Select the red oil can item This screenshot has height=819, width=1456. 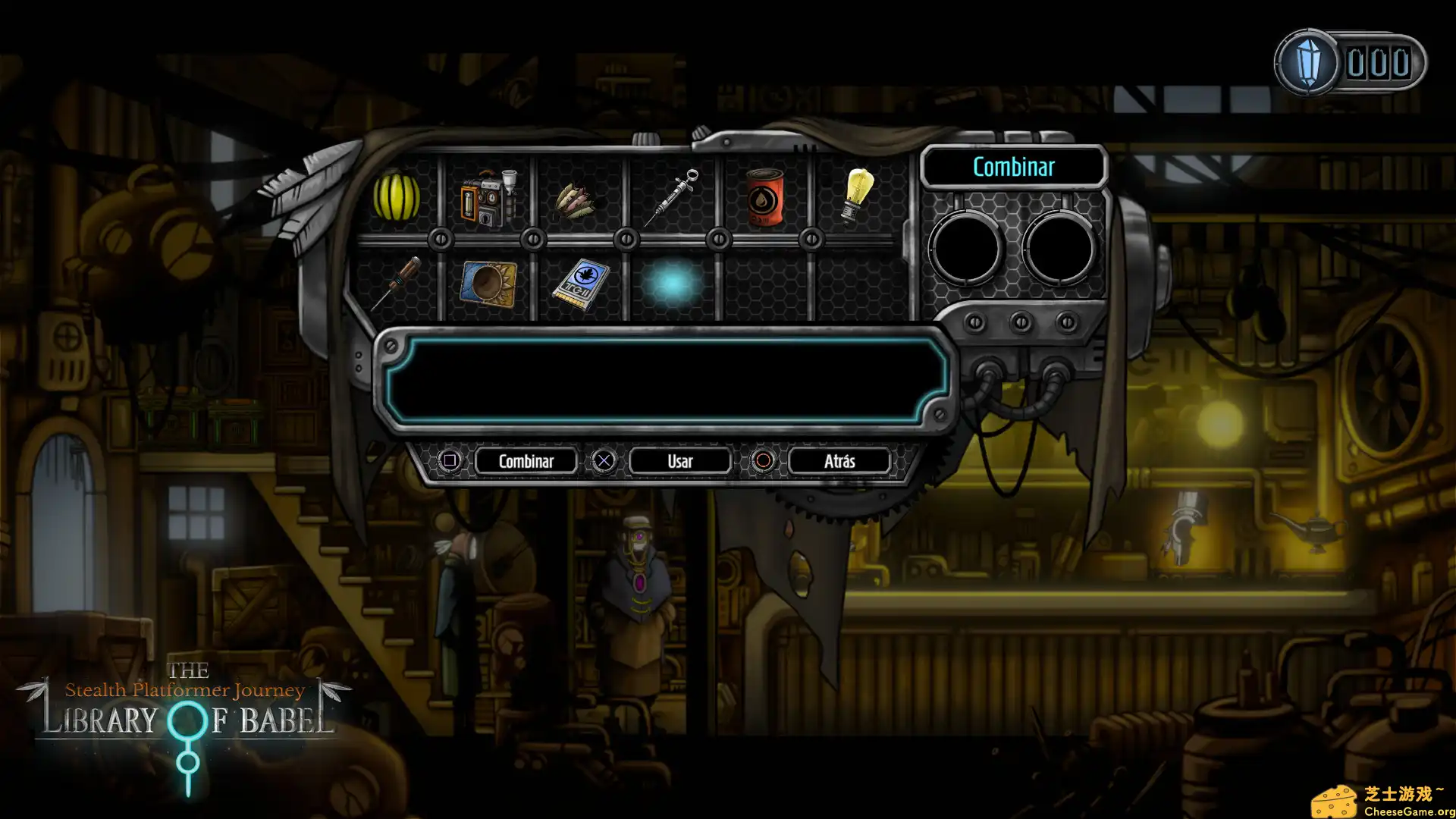point(764,197)
